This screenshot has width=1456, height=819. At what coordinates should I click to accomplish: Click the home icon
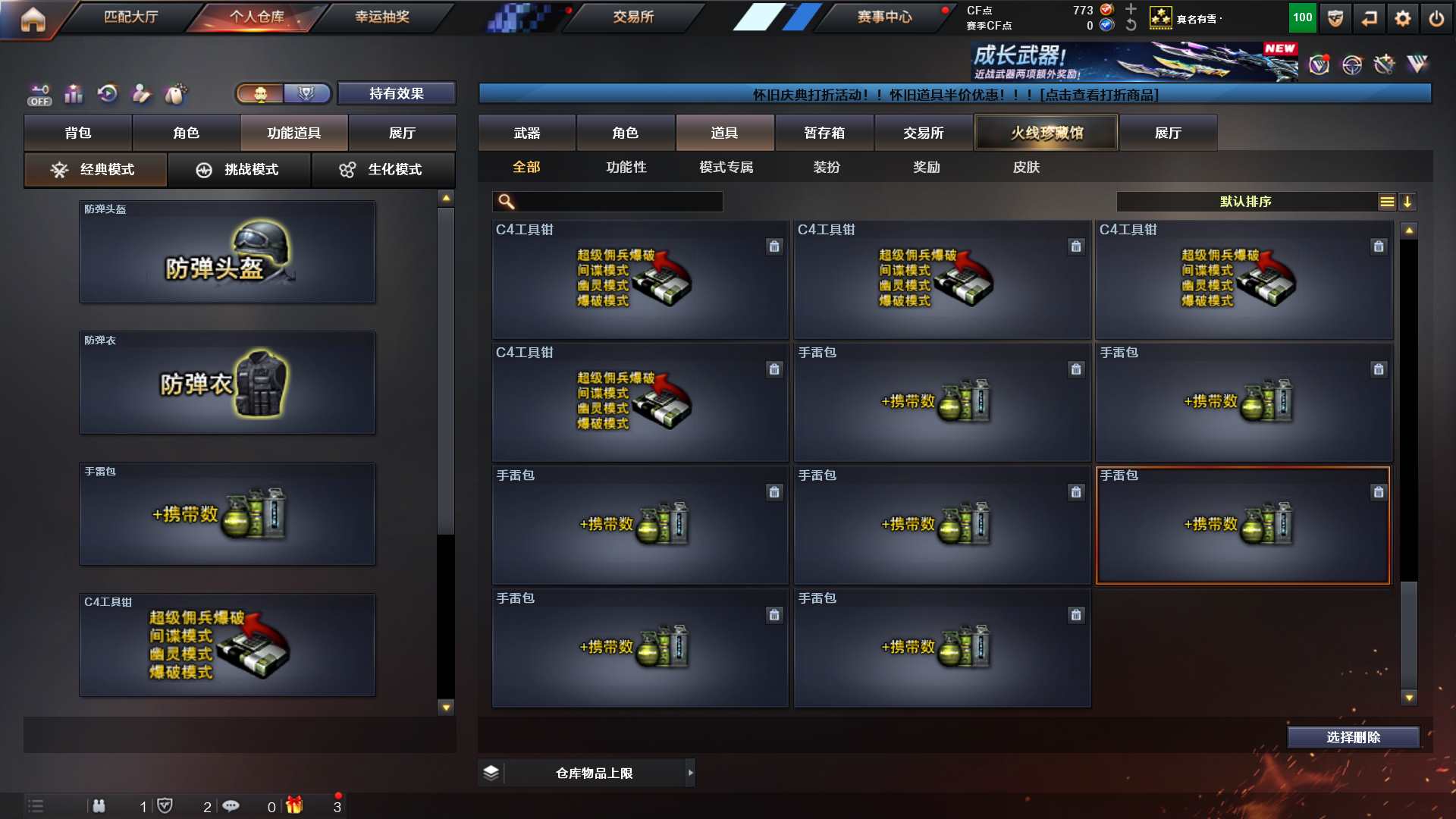[x=33, y=19]
